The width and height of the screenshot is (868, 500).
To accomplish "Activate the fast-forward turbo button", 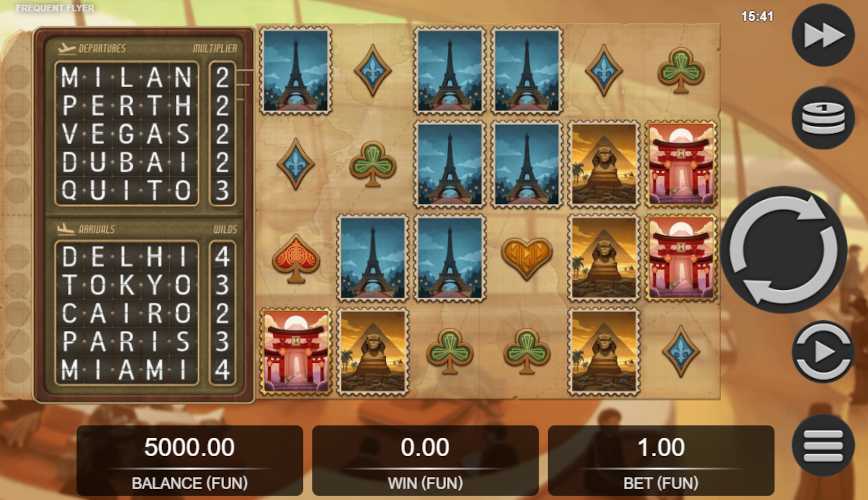I will 822,36.
